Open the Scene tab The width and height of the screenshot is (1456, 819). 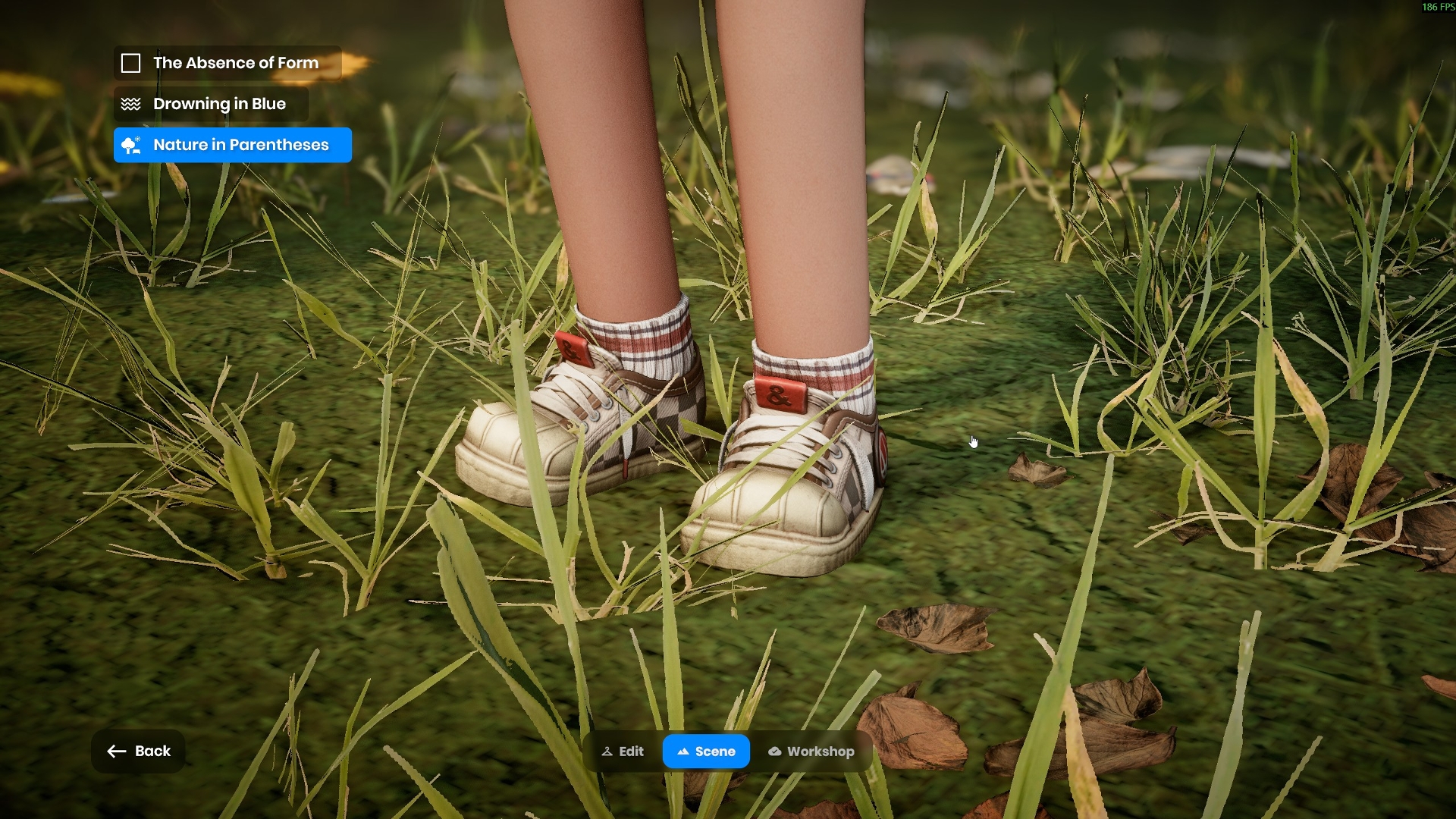tap(706, 752)
